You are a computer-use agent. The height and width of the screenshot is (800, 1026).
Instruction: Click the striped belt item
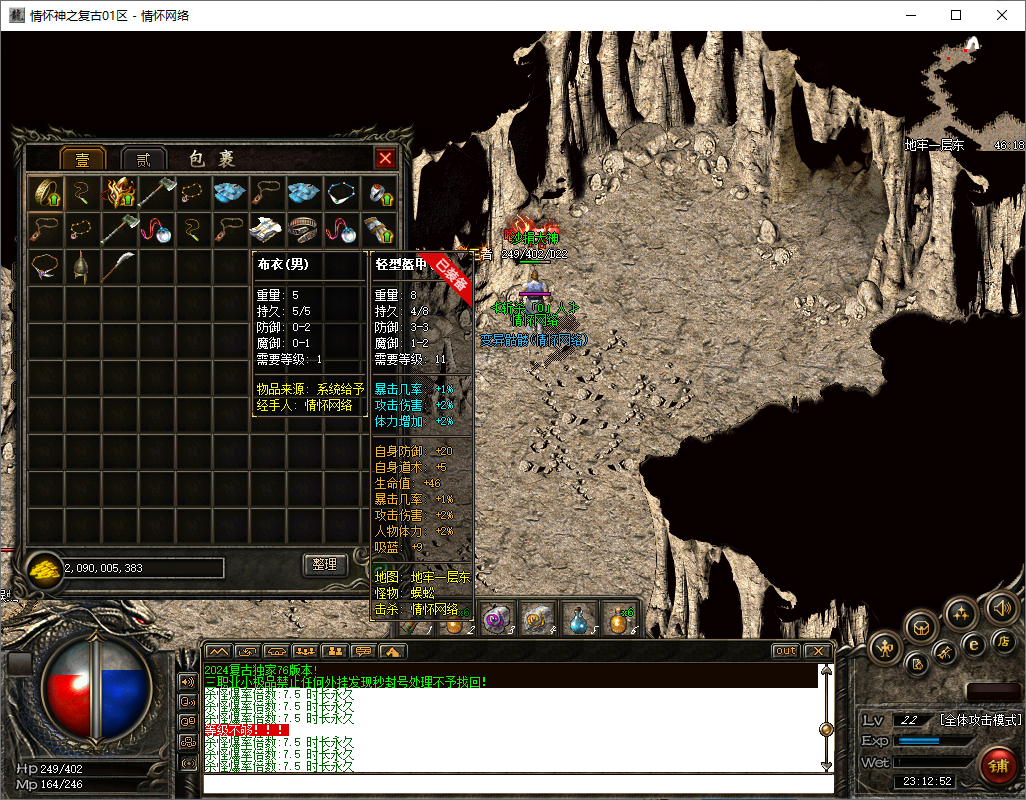[305, 229]
